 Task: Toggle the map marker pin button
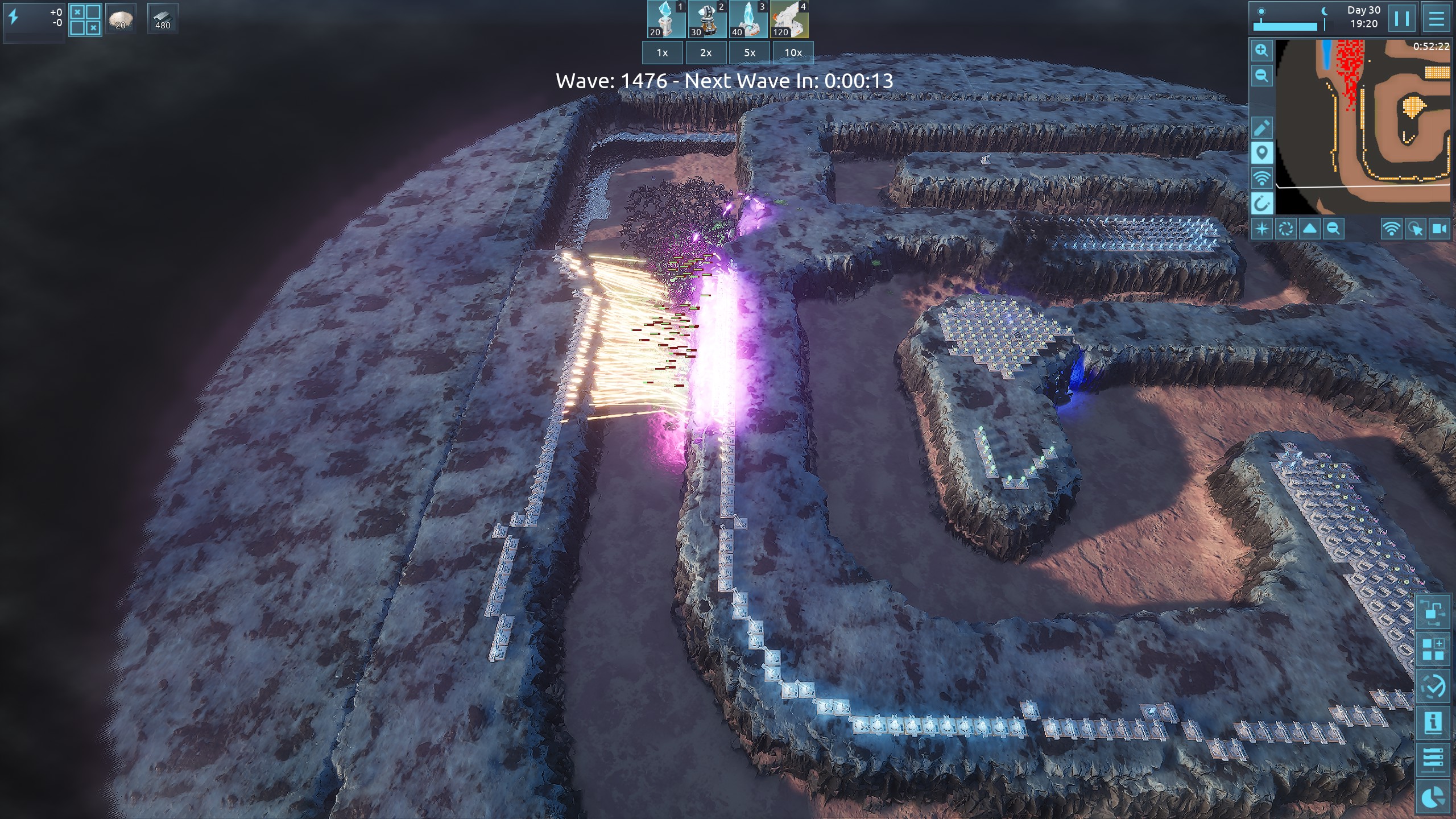(x=1261, y=153)
